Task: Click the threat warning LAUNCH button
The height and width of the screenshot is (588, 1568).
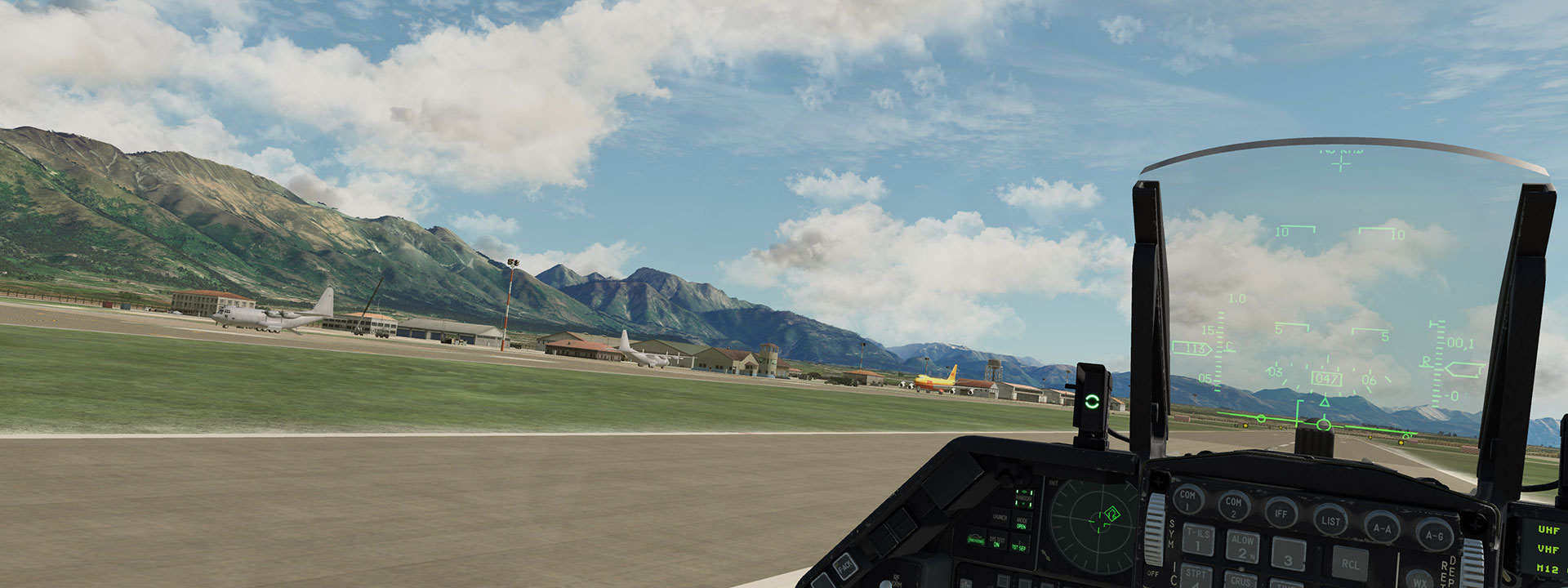Action: pos(1000,517)
